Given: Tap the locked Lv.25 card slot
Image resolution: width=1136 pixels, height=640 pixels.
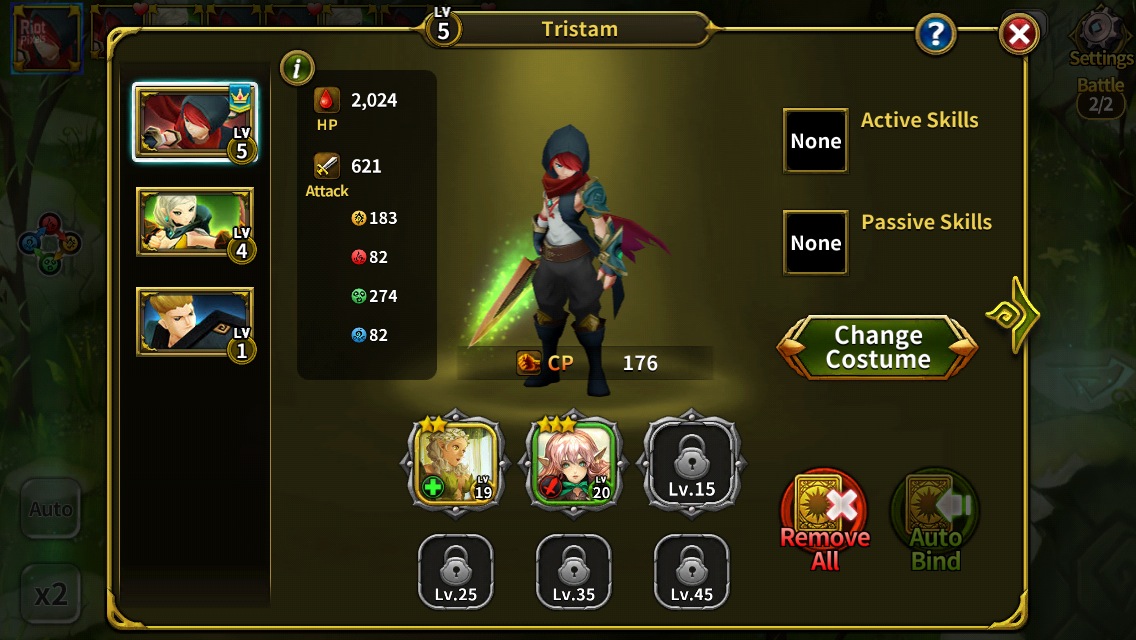Looking at the screenshot, I should [456, 572].
